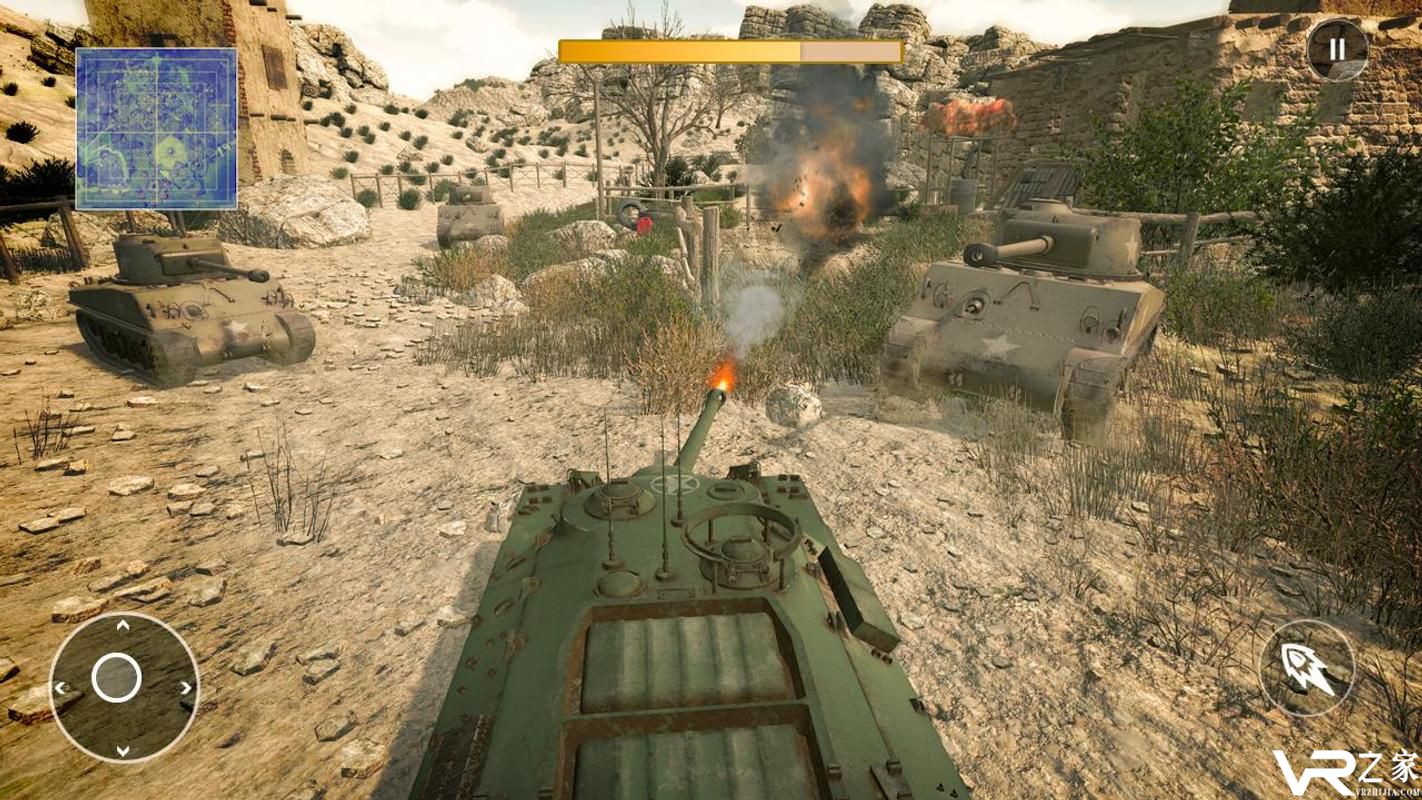Open the blue minimap

(x=157, y=128)
